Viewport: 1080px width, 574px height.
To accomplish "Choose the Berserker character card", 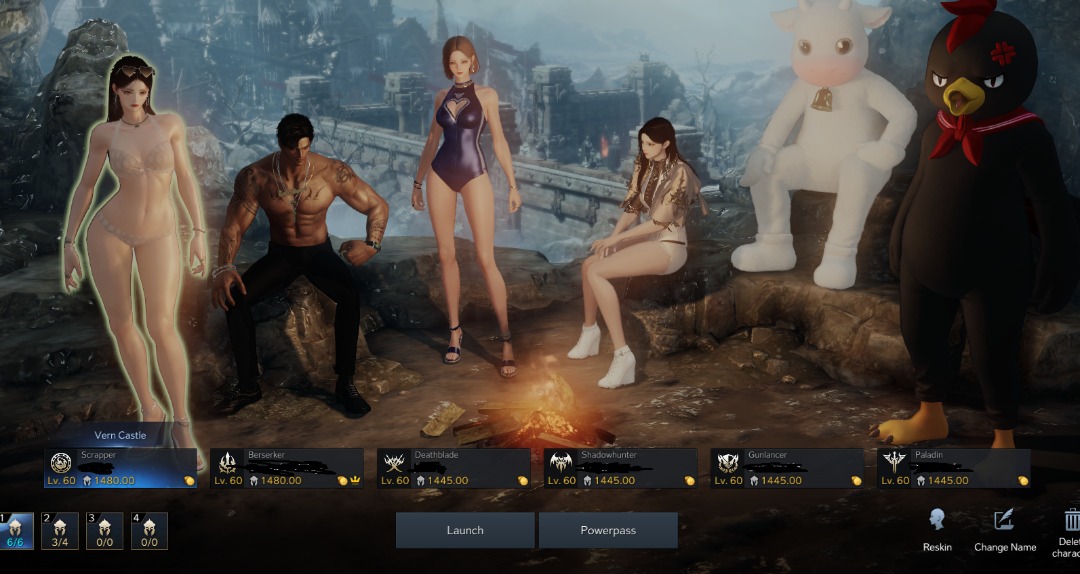I will click(x=287, y=468).
